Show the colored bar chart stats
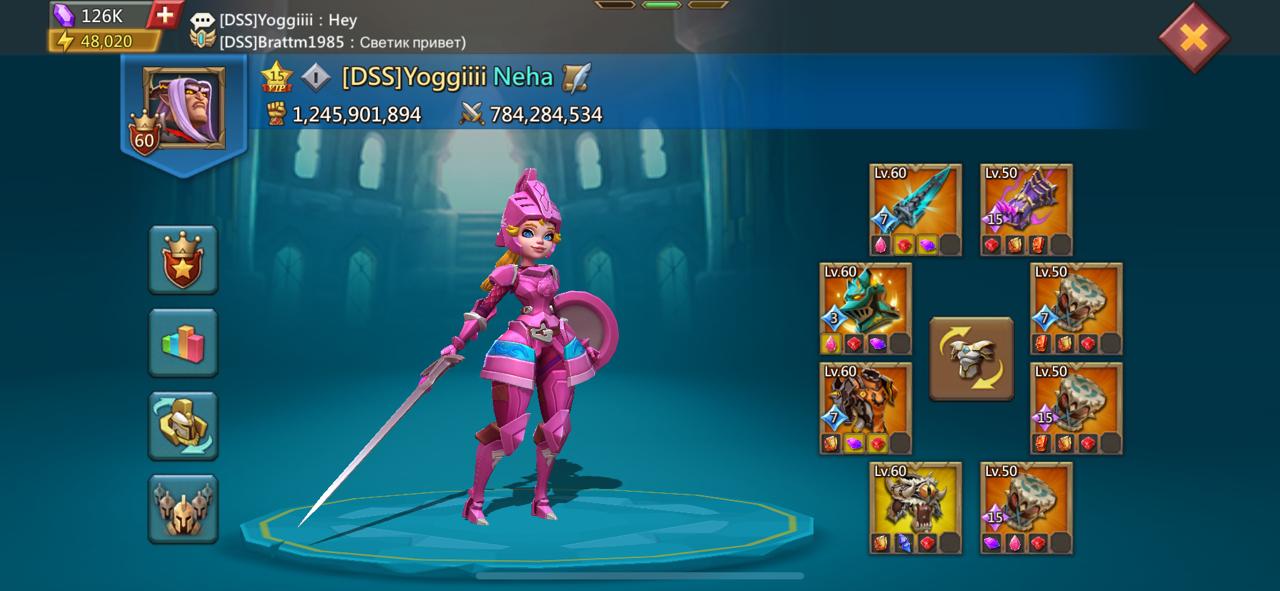1280x591 pixels. [x=183, y=342]
